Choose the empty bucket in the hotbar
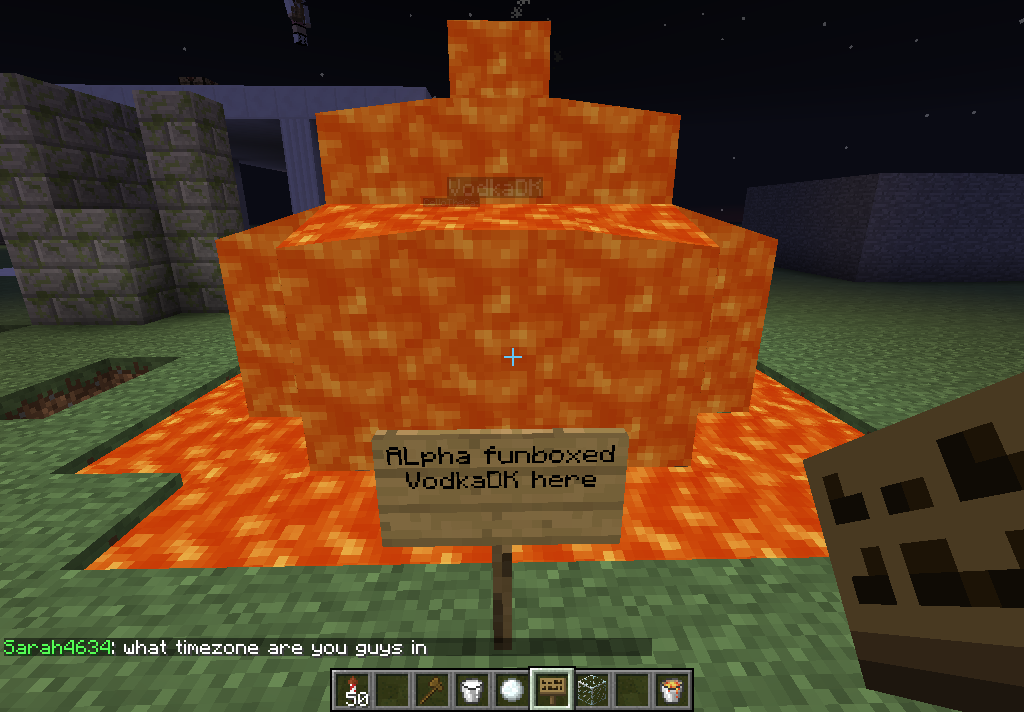The height and width of the screenshot is (712, 1024). [472, 689]
